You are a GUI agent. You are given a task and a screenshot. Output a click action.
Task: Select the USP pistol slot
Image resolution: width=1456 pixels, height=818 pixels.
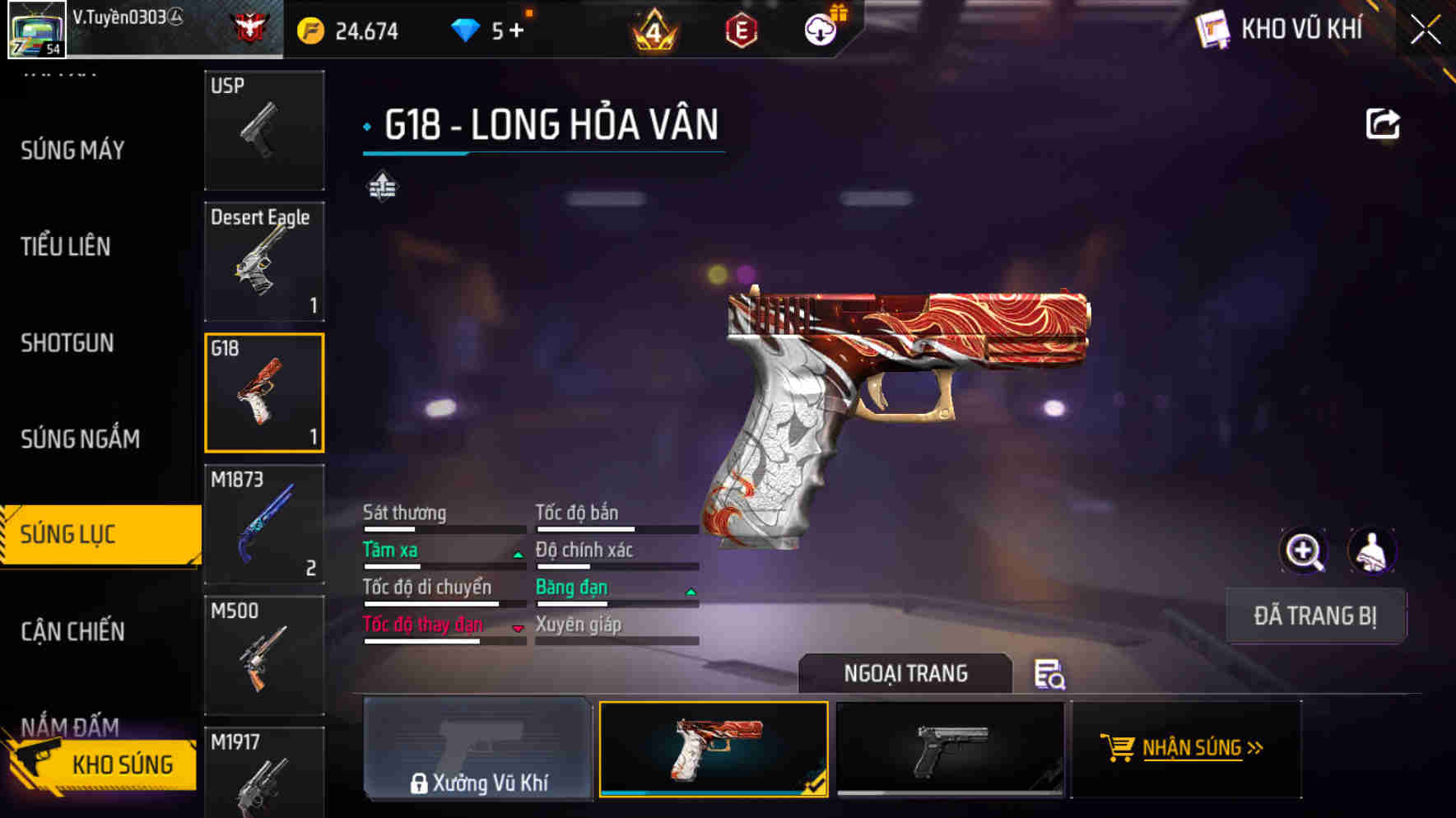click(264, 130)
